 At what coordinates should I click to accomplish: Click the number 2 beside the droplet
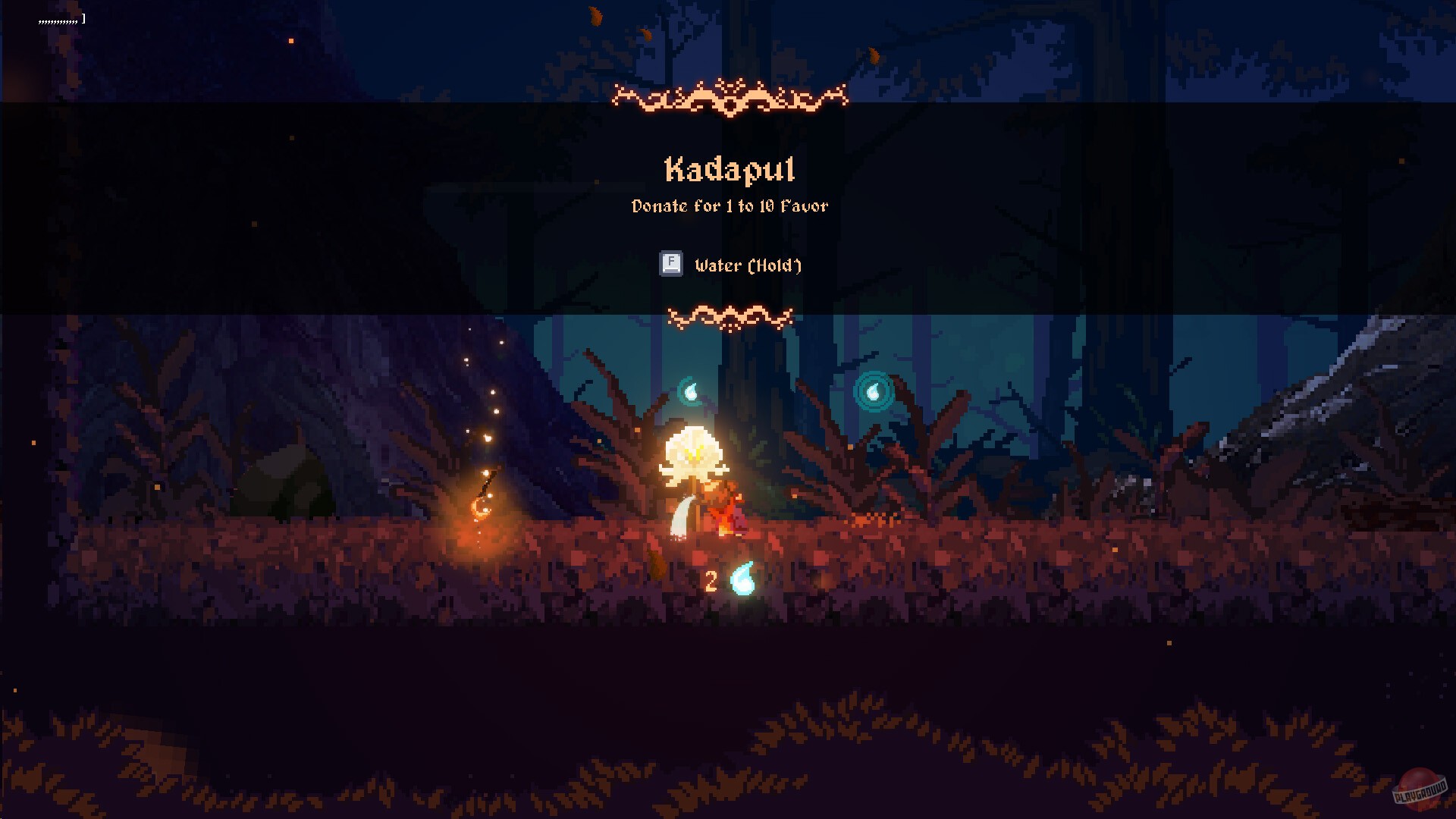pos(711,581)
